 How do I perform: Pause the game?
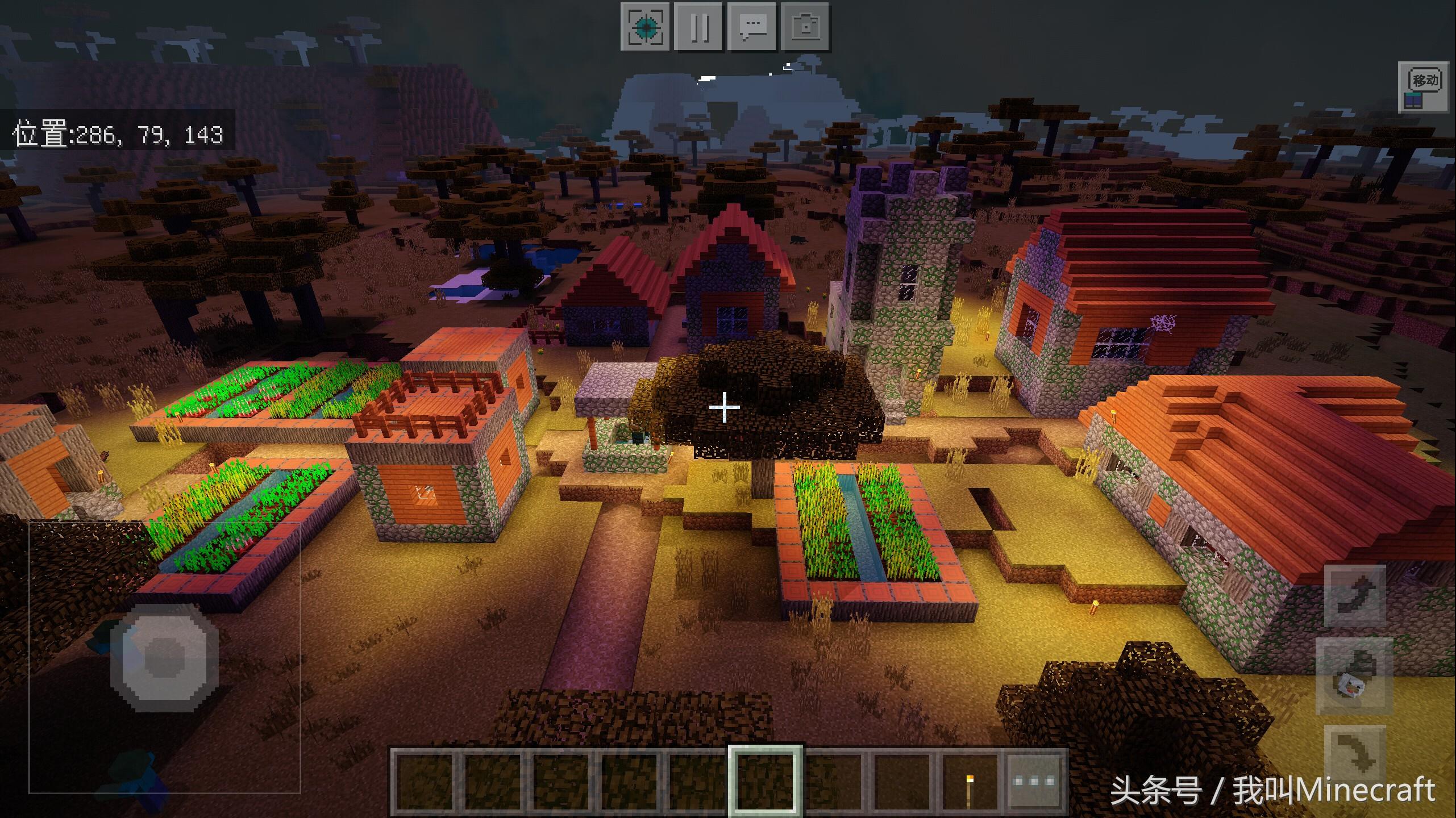pos(698,27)
